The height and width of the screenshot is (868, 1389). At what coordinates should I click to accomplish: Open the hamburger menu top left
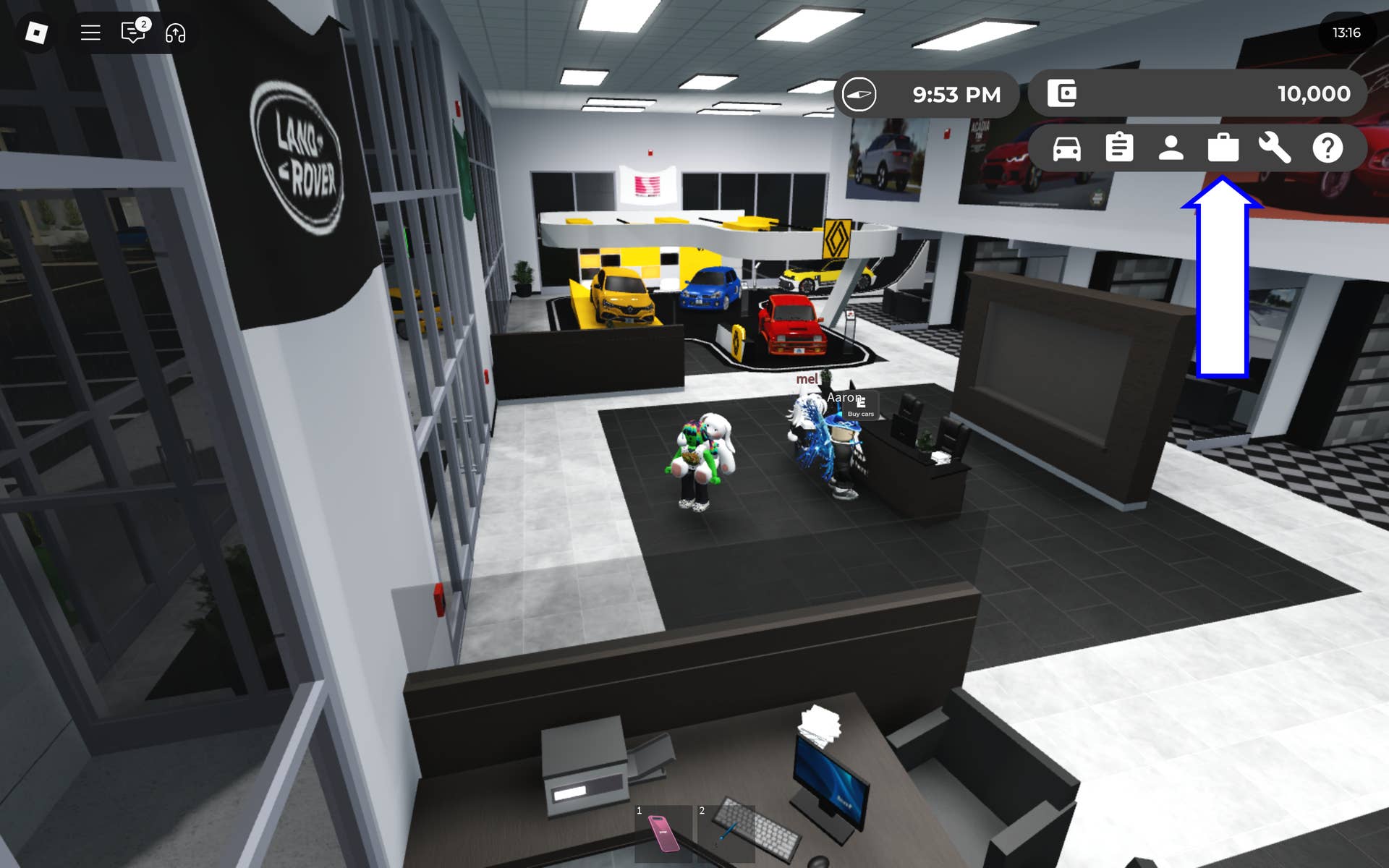pyautogui.click(x=90, y=33)
